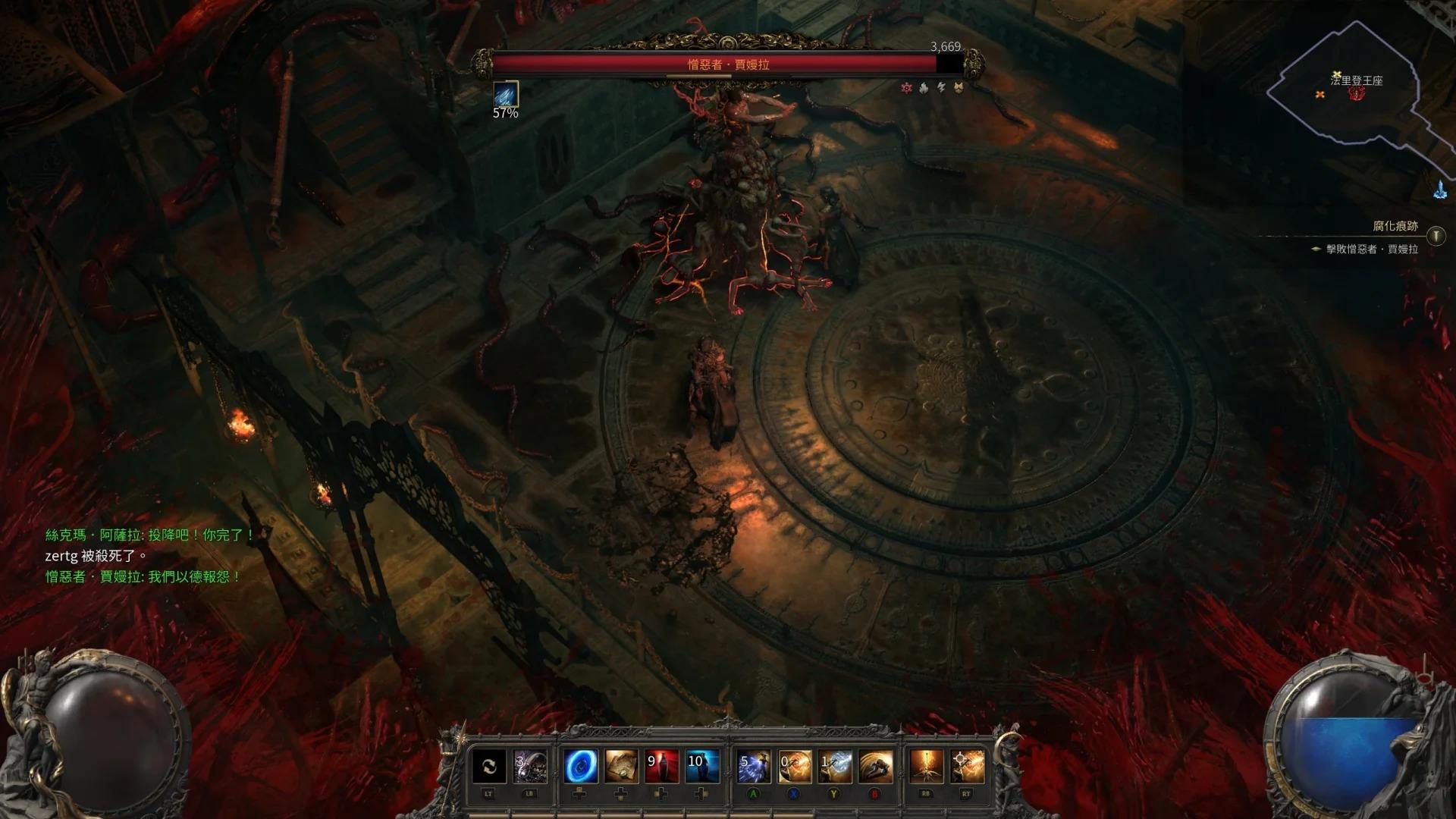Use the icy mace strike skill showing 1

point(835,767)
